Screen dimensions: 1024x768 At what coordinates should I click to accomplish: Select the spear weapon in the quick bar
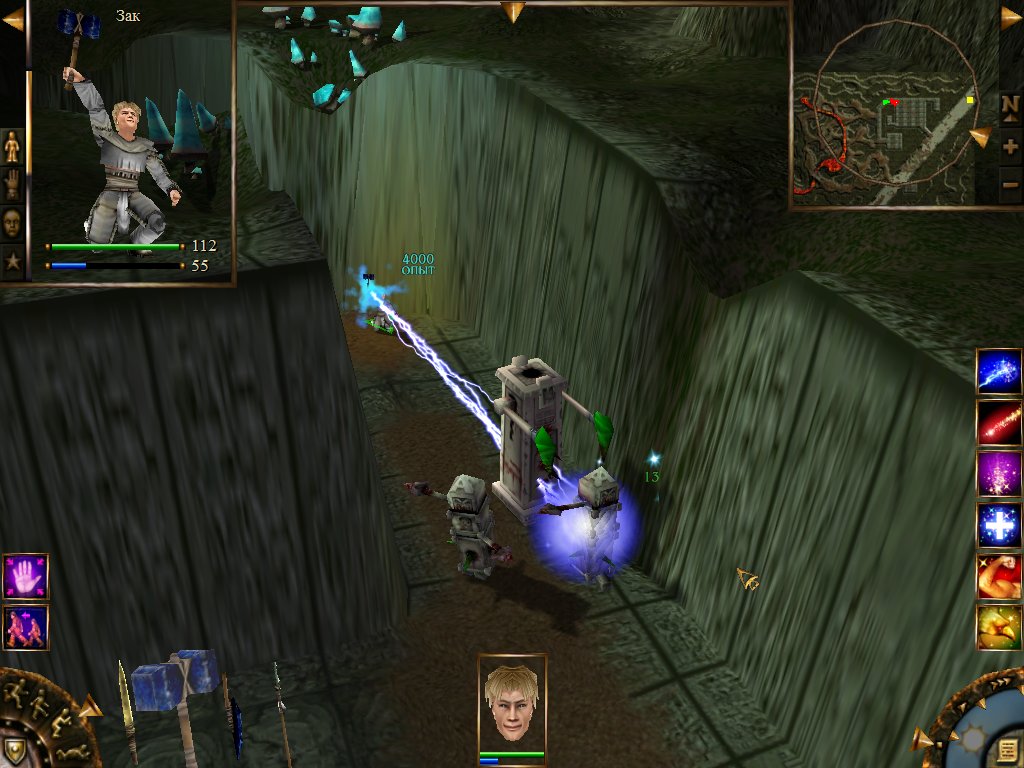281,710
